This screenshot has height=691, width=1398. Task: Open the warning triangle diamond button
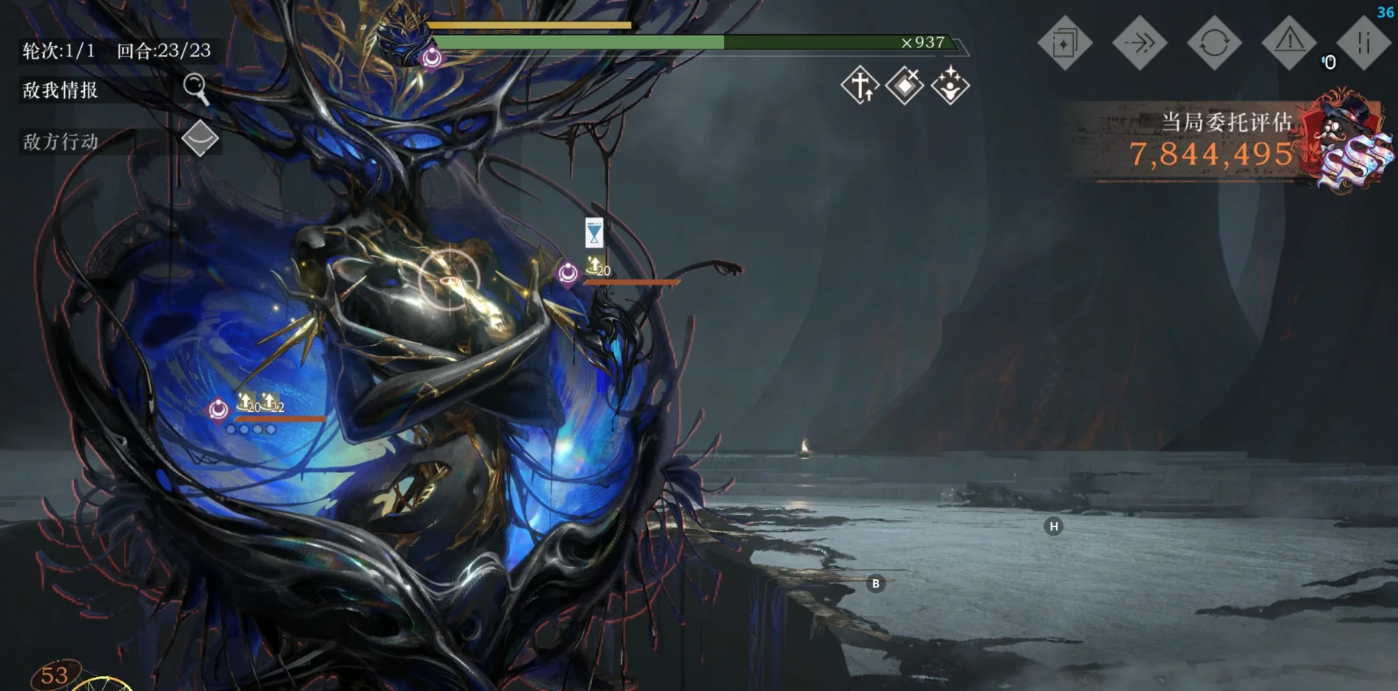[x=1289, y=43]
